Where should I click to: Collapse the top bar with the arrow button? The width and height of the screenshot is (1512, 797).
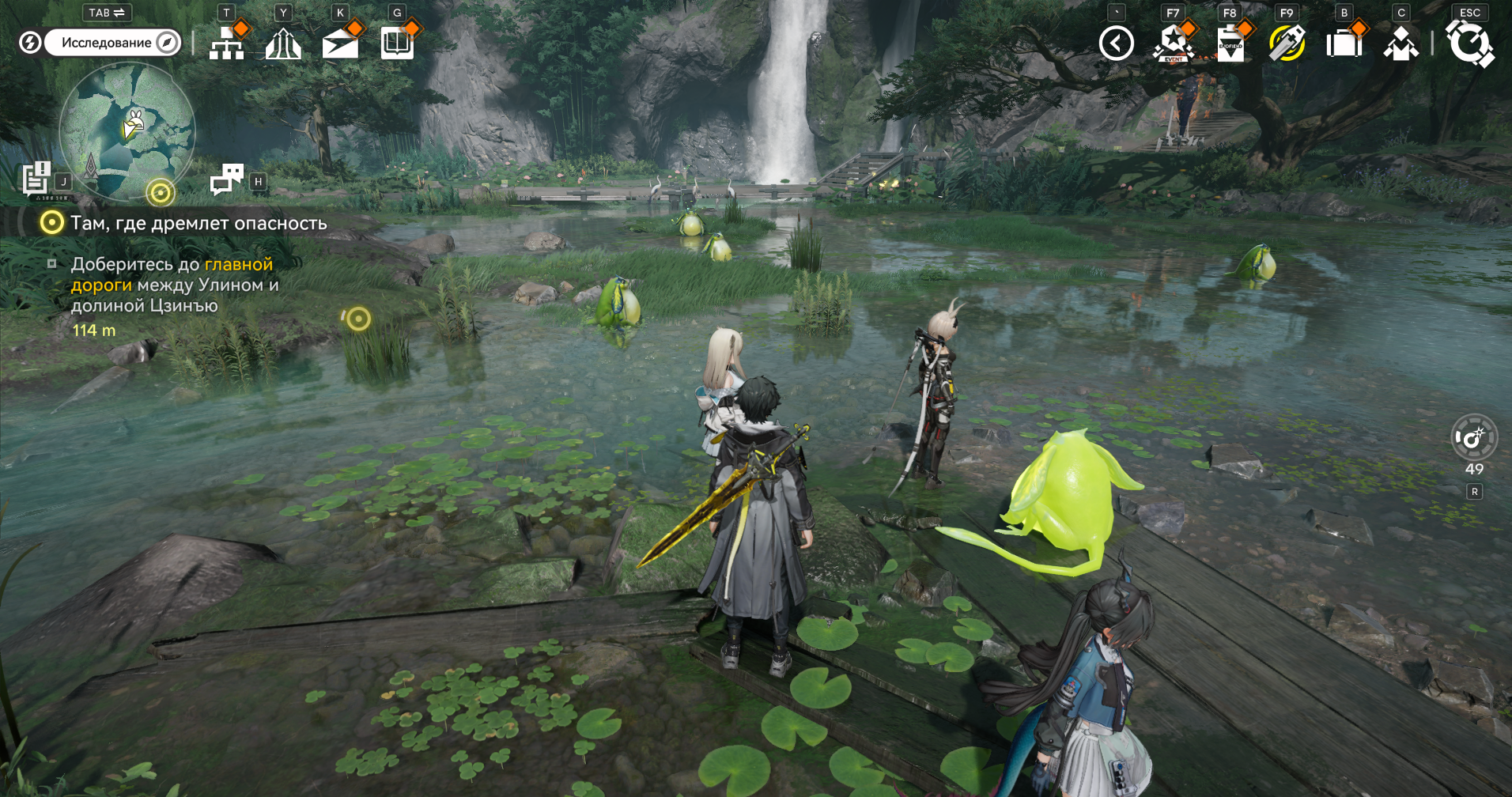click(1116, 43)
